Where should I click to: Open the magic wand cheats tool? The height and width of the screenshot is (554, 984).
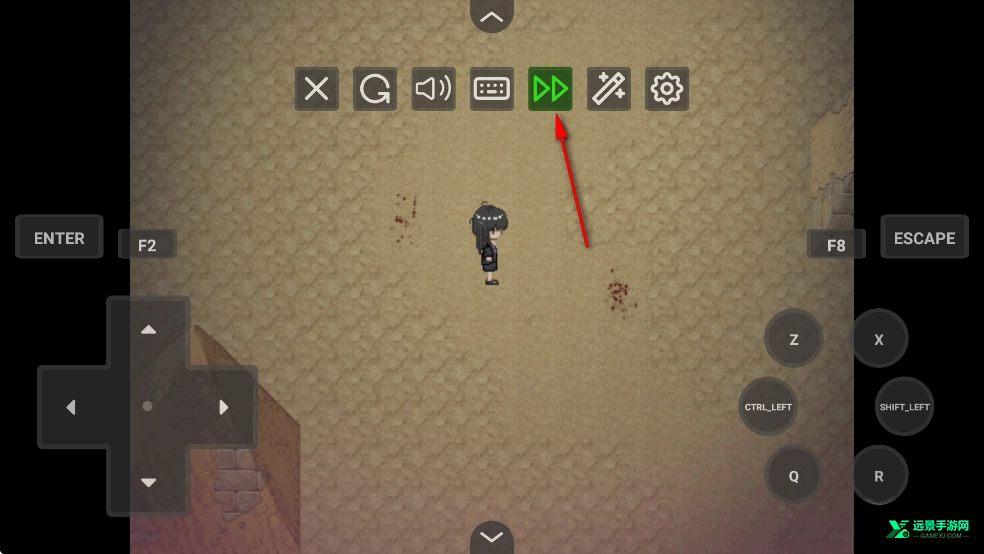point(608,90)
